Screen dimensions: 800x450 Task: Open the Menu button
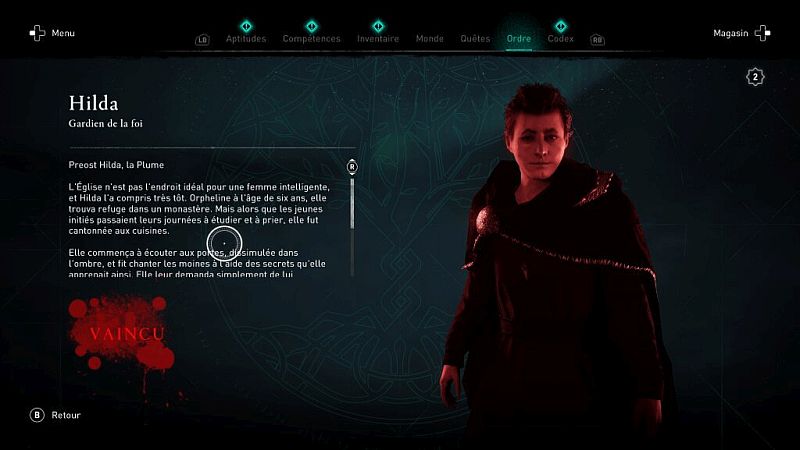[x=52, y=33]
